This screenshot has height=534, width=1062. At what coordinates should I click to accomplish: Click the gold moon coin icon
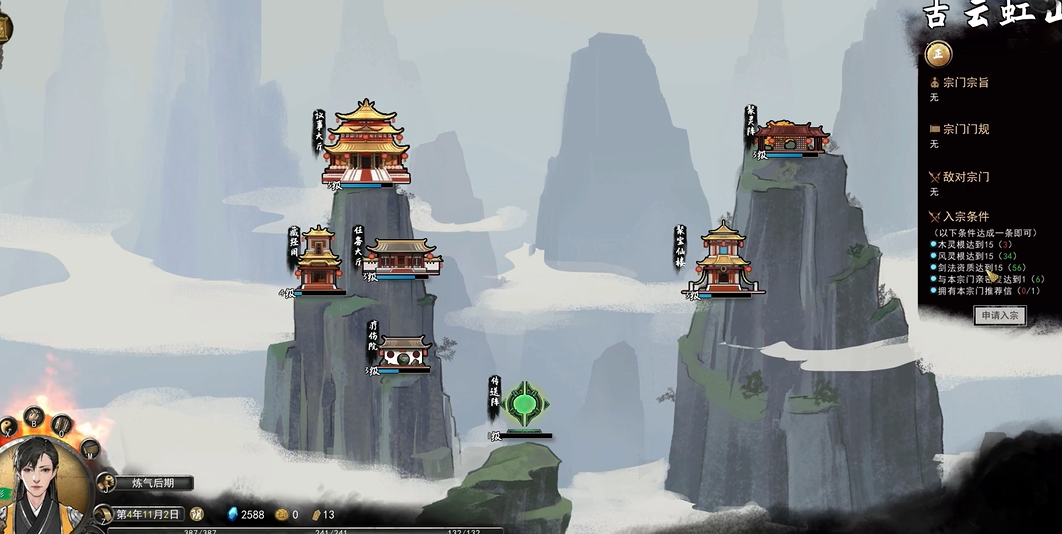(x=196, y=514)
